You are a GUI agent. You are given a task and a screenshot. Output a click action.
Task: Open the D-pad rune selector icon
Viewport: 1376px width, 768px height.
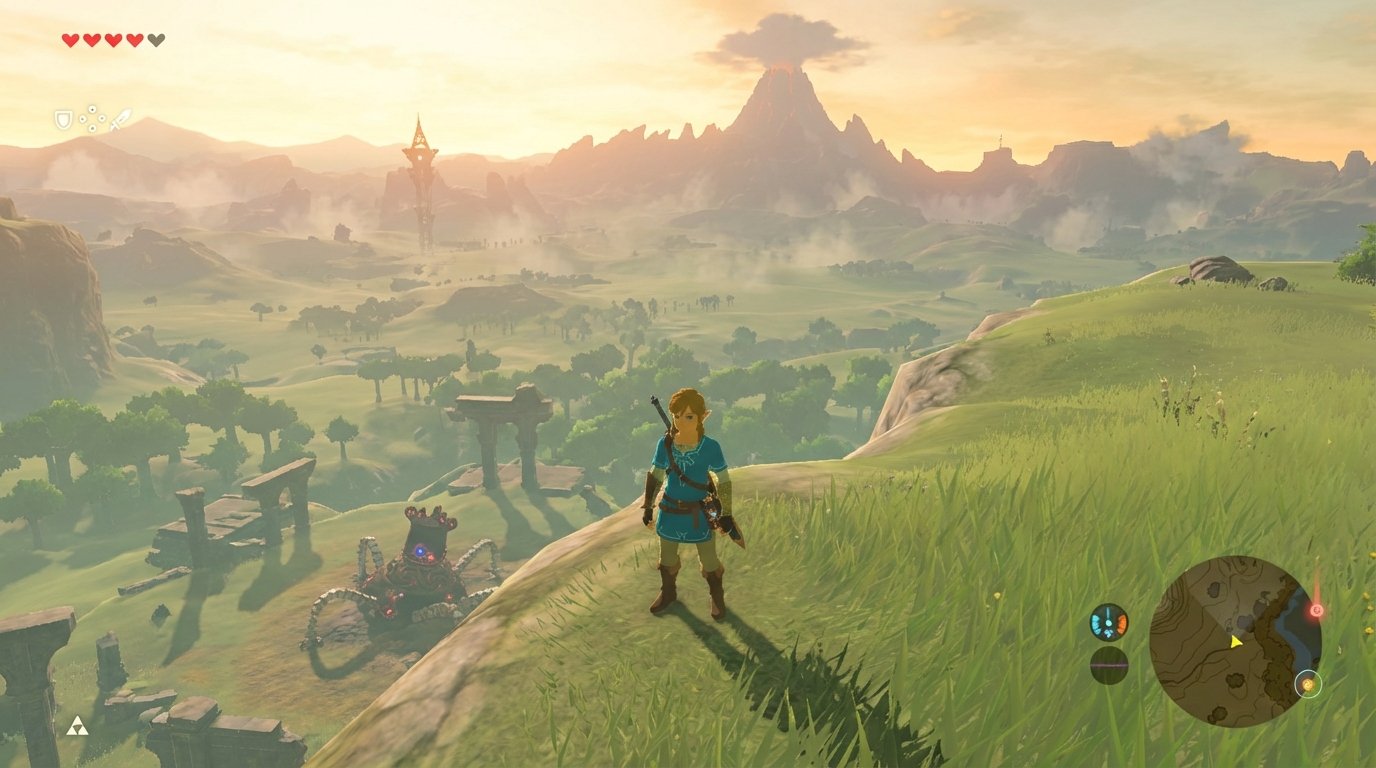(92, 117)
